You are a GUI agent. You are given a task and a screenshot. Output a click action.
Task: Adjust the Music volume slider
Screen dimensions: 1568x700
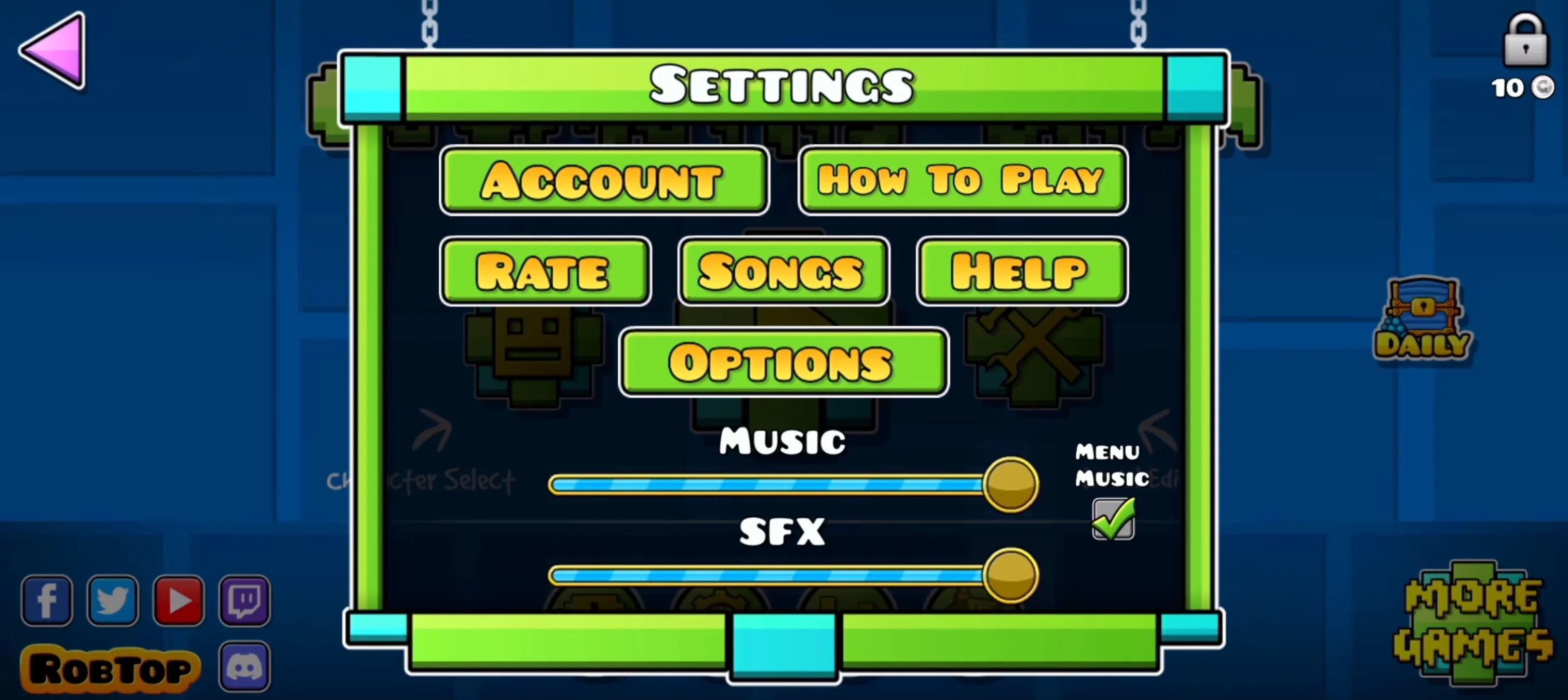(x=1009, y=484)
